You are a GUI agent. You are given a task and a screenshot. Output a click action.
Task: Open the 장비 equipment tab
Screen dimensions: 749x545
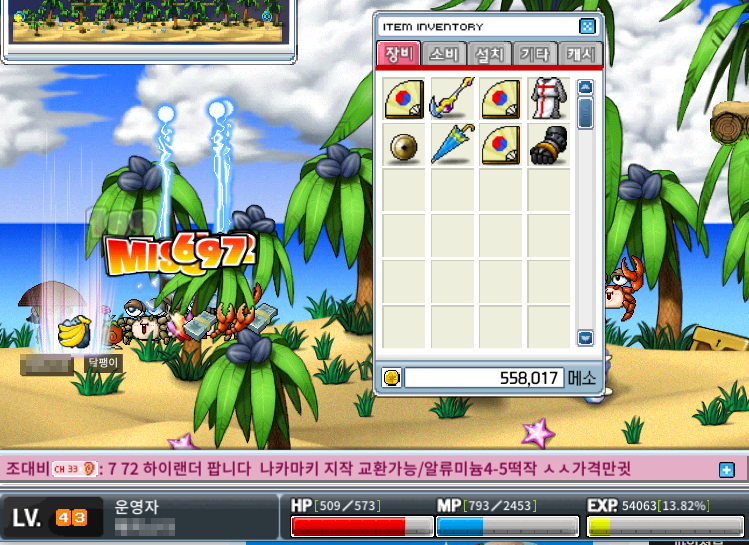pos(398,54)
